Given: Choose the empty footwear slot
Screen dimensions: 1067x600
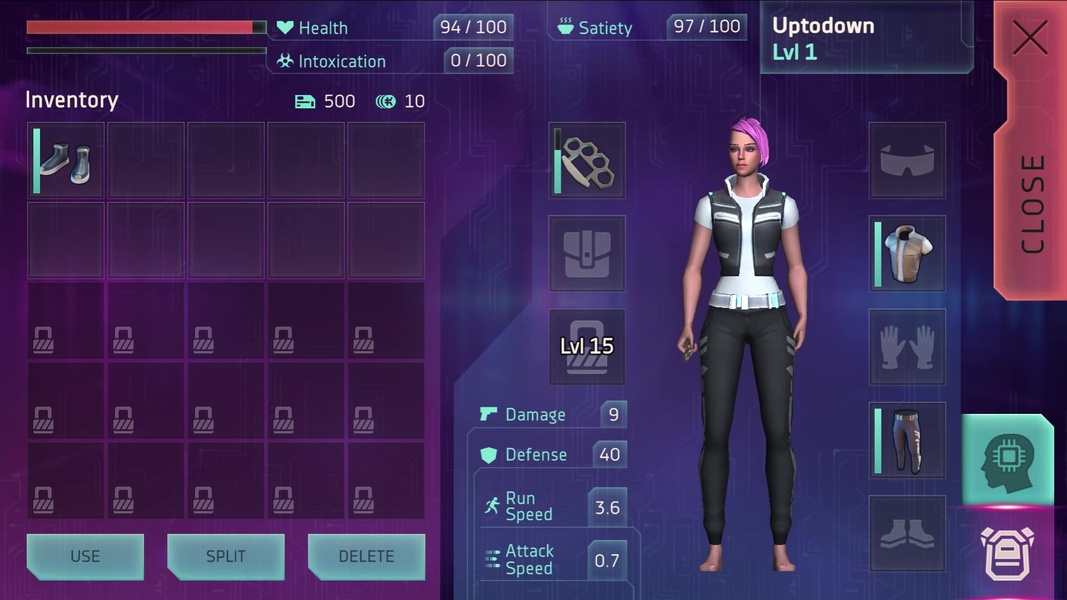Looking at the screenshot, I should point(907,534).
